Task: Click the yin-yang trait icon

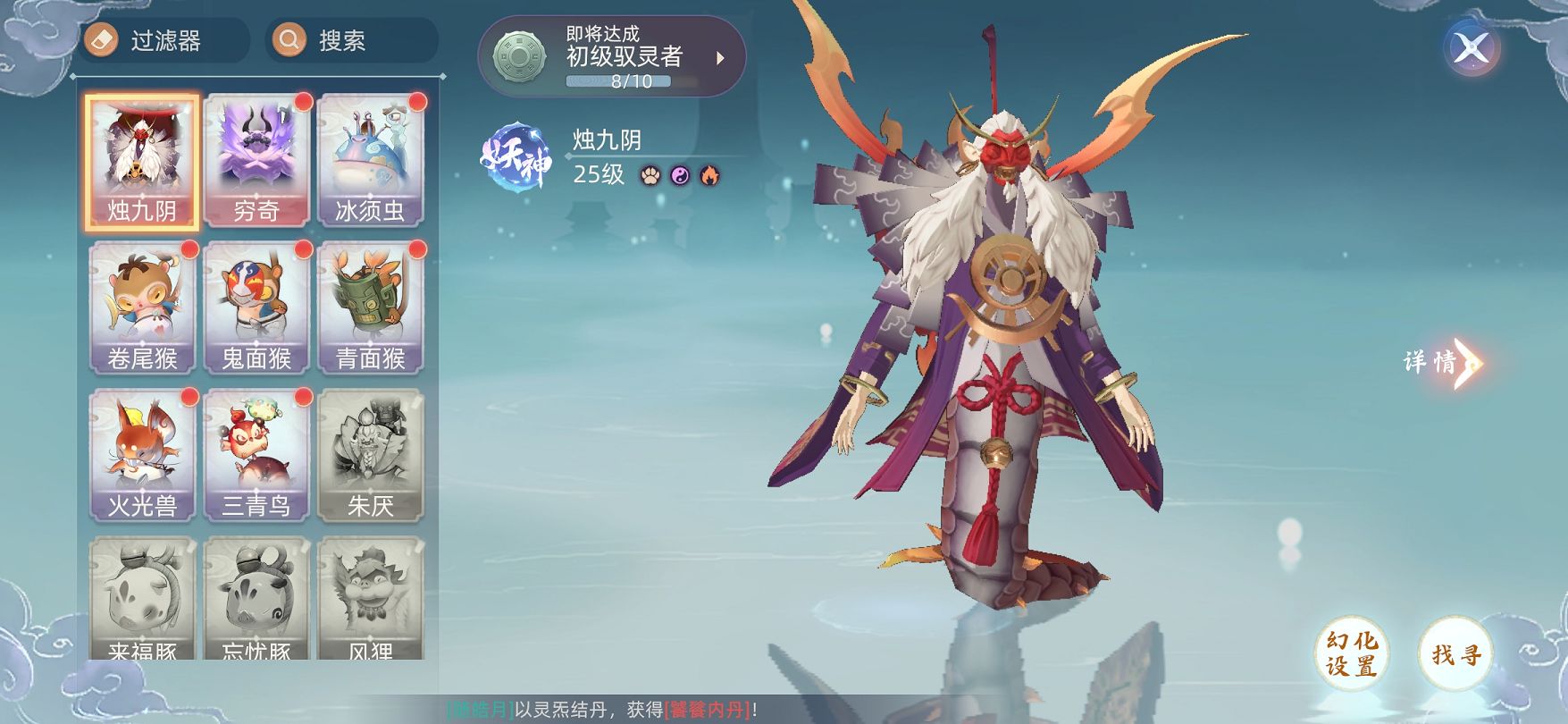Action: click(681, 175)
